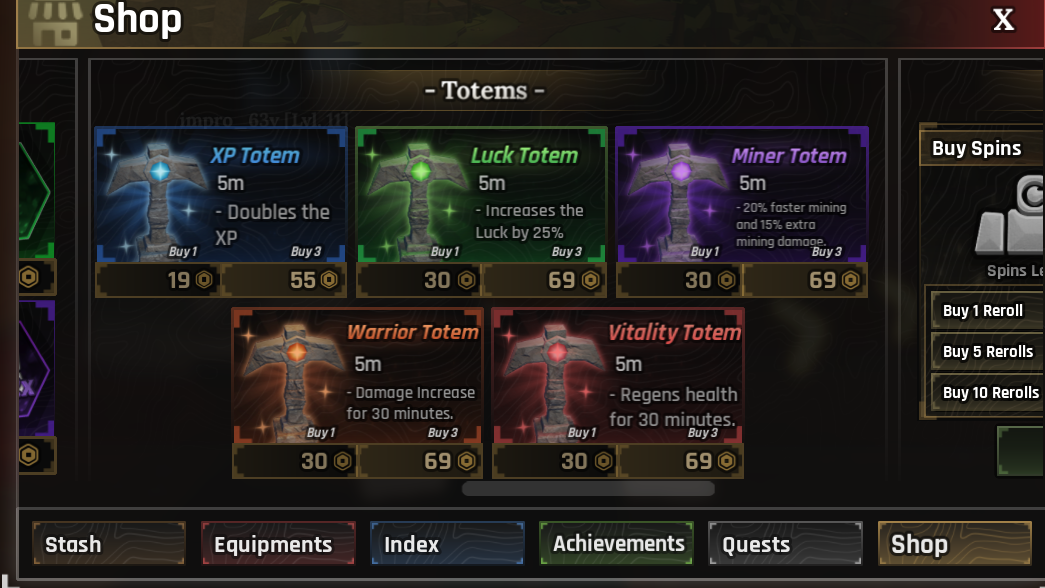View the Achievements tab
Image resolution: width=1045 pixels, height=588 pixels.
pyautogui.click(x=616, y=544)
